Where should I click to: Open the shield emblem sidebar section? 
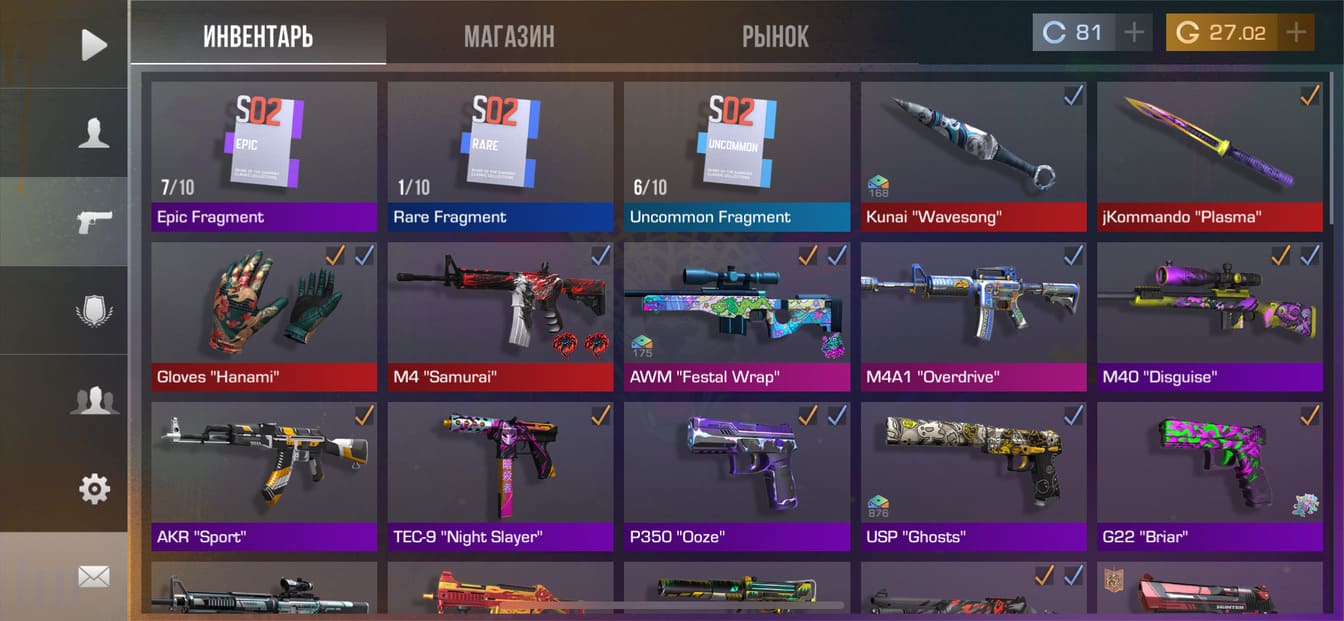pyautogui.click(x=93, y=311)
